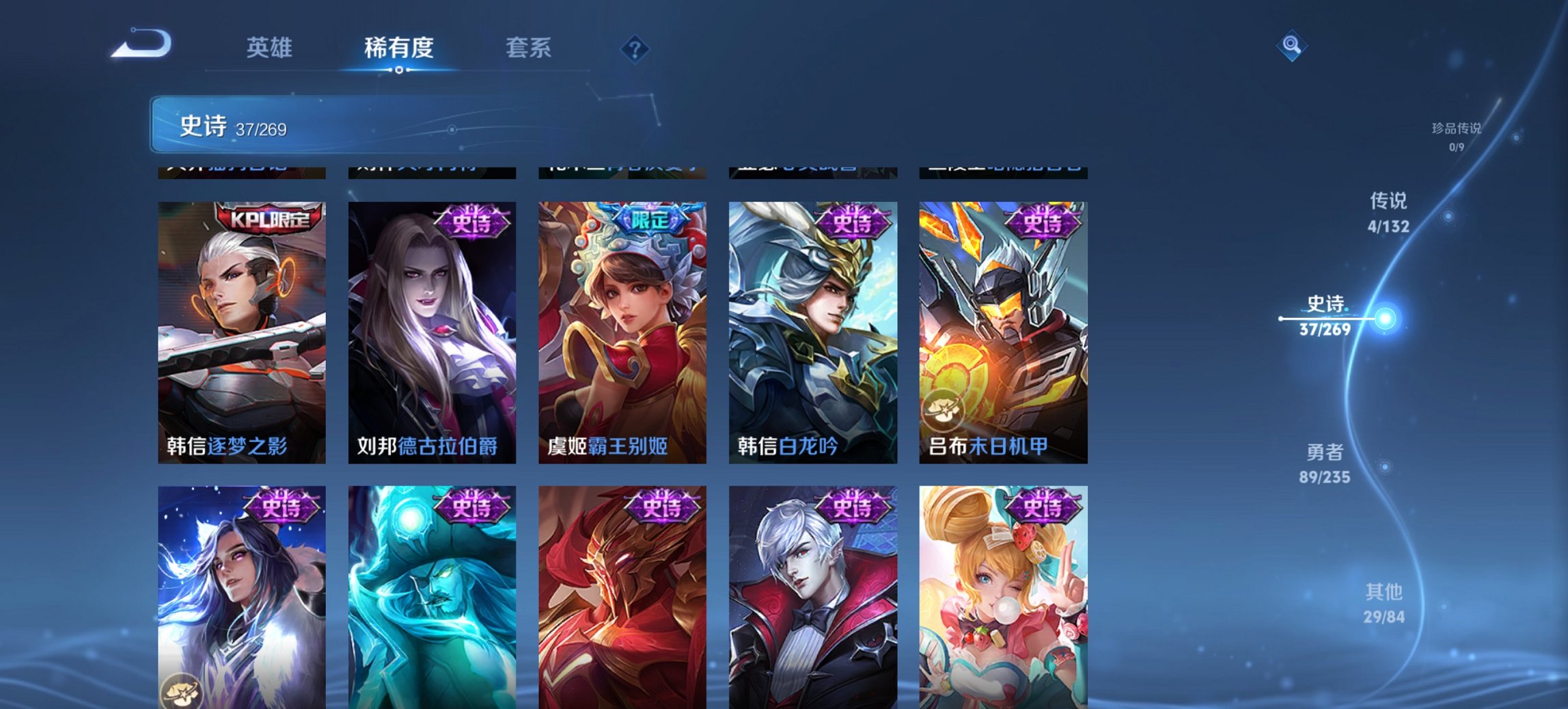Switch to the 套系 tab
This screenshot has width=1568, height=709.
point(528,48)
